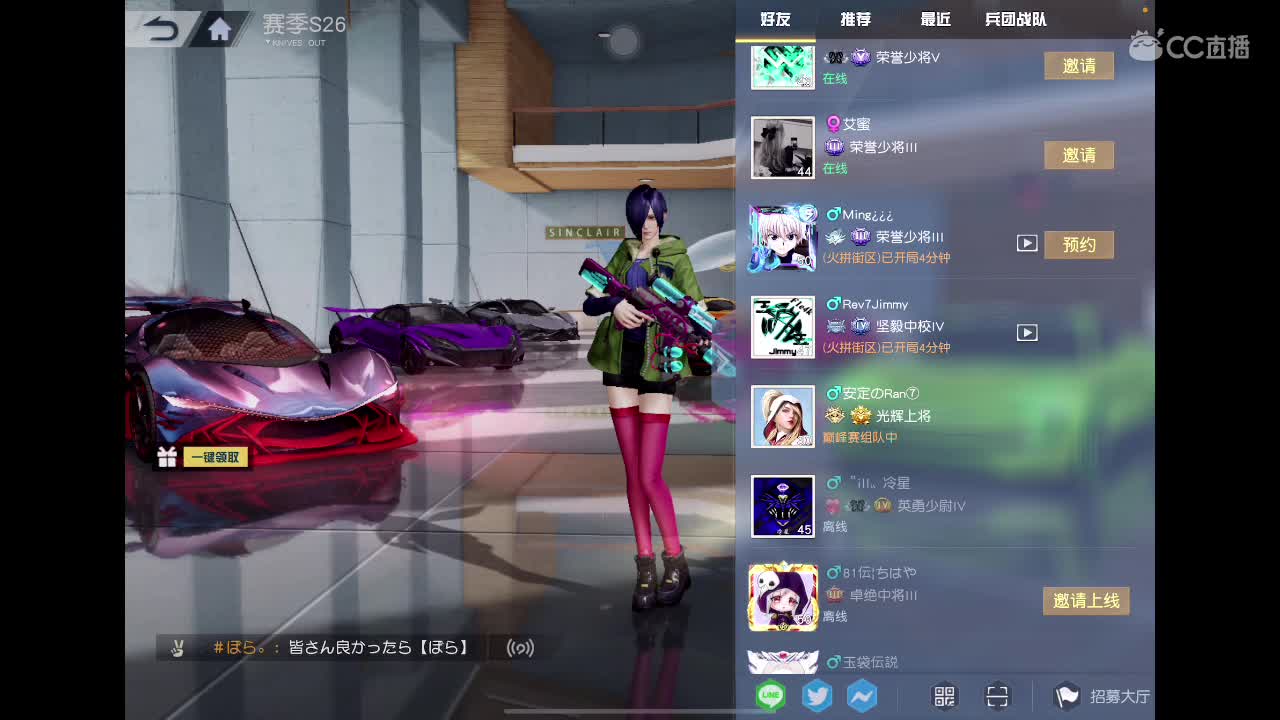Click the broadcast icon next to the chat message

tap(521, 648)
